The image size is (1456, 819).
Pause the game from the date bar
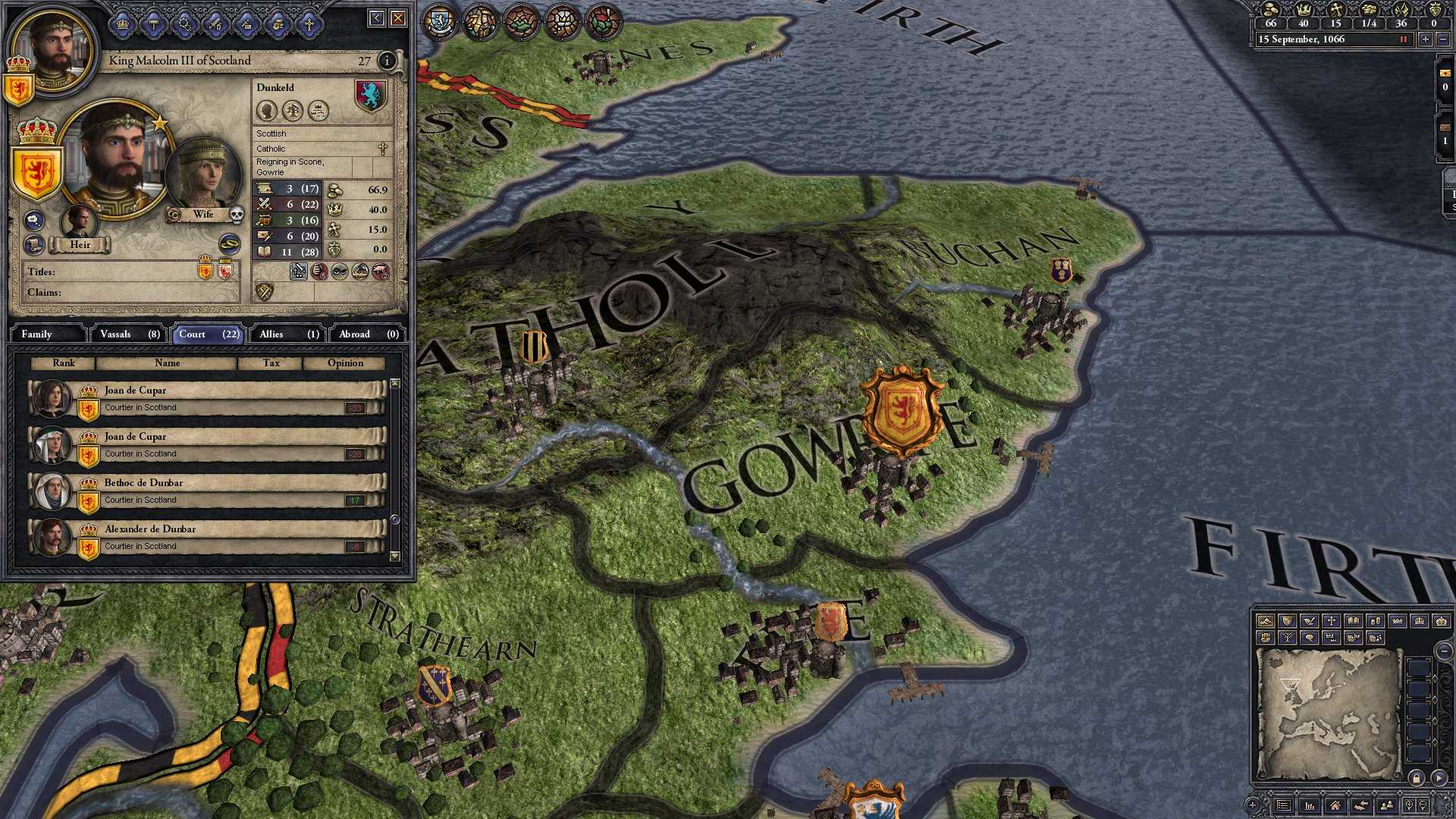[x=1404, y=39]
